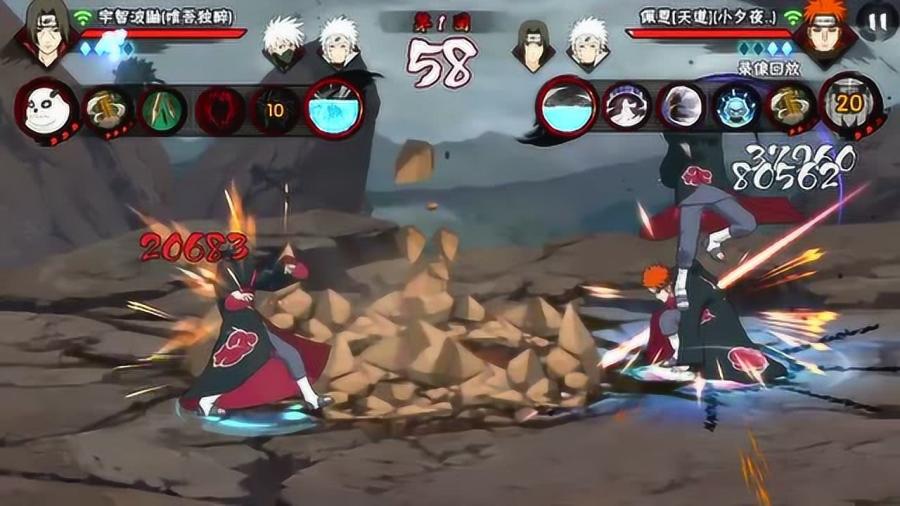Viewport: 900px width, 506px height.
Task: Select Kakashi's masked reserve portrait
Action: [x=283, y=42]
